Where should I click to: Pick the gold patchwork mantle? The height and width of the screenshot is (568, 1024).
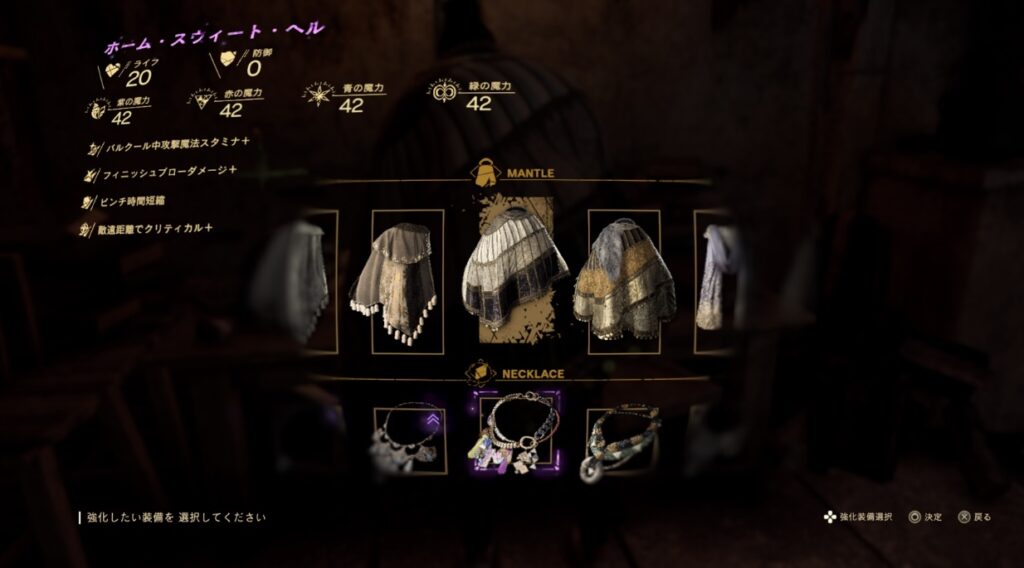tap(624, 281)
